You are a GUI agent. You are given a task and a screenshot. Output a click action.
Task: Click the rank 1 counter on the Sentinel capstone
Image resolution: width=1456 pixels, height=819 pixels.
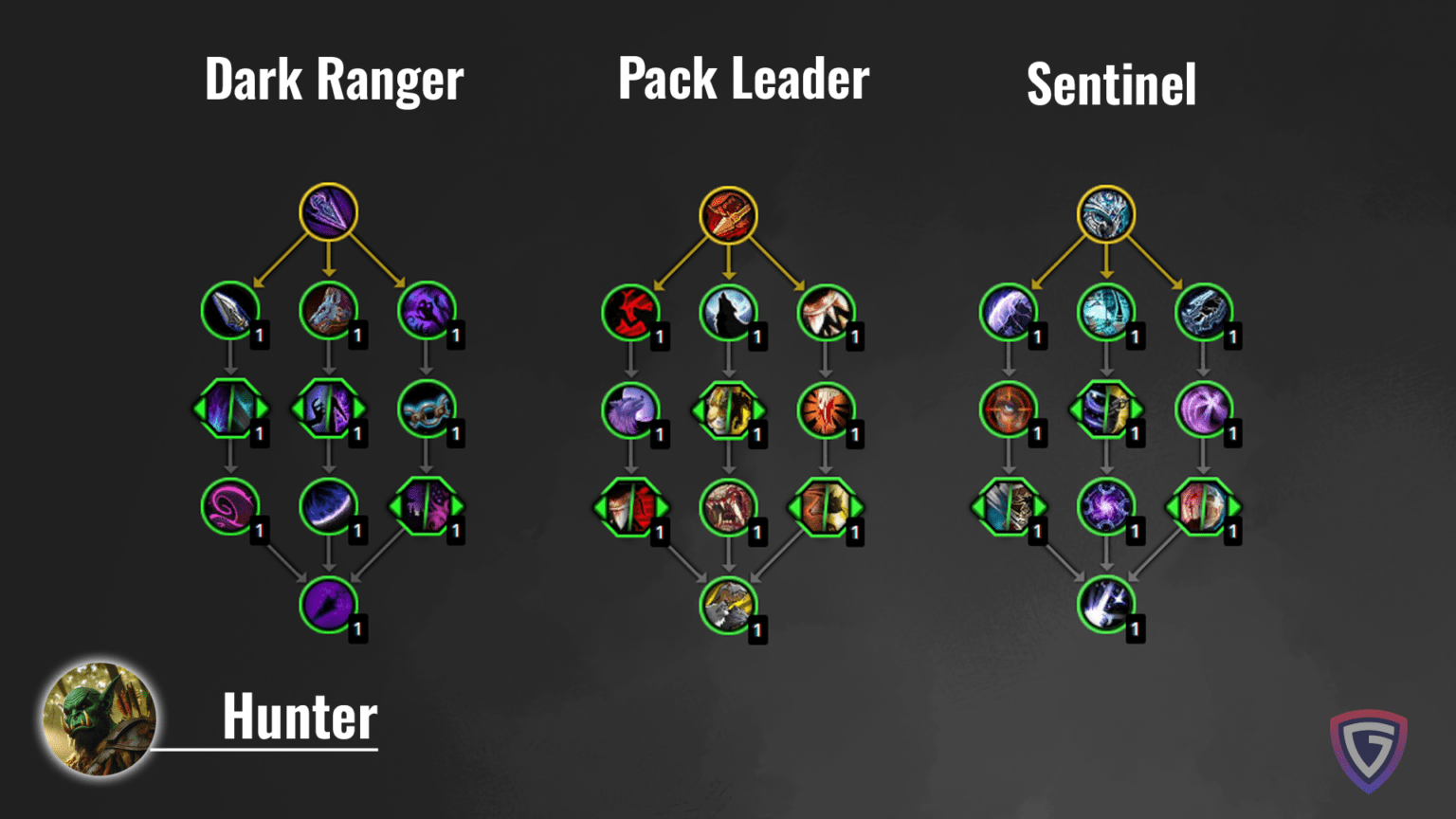click(x=1134, y=628)
